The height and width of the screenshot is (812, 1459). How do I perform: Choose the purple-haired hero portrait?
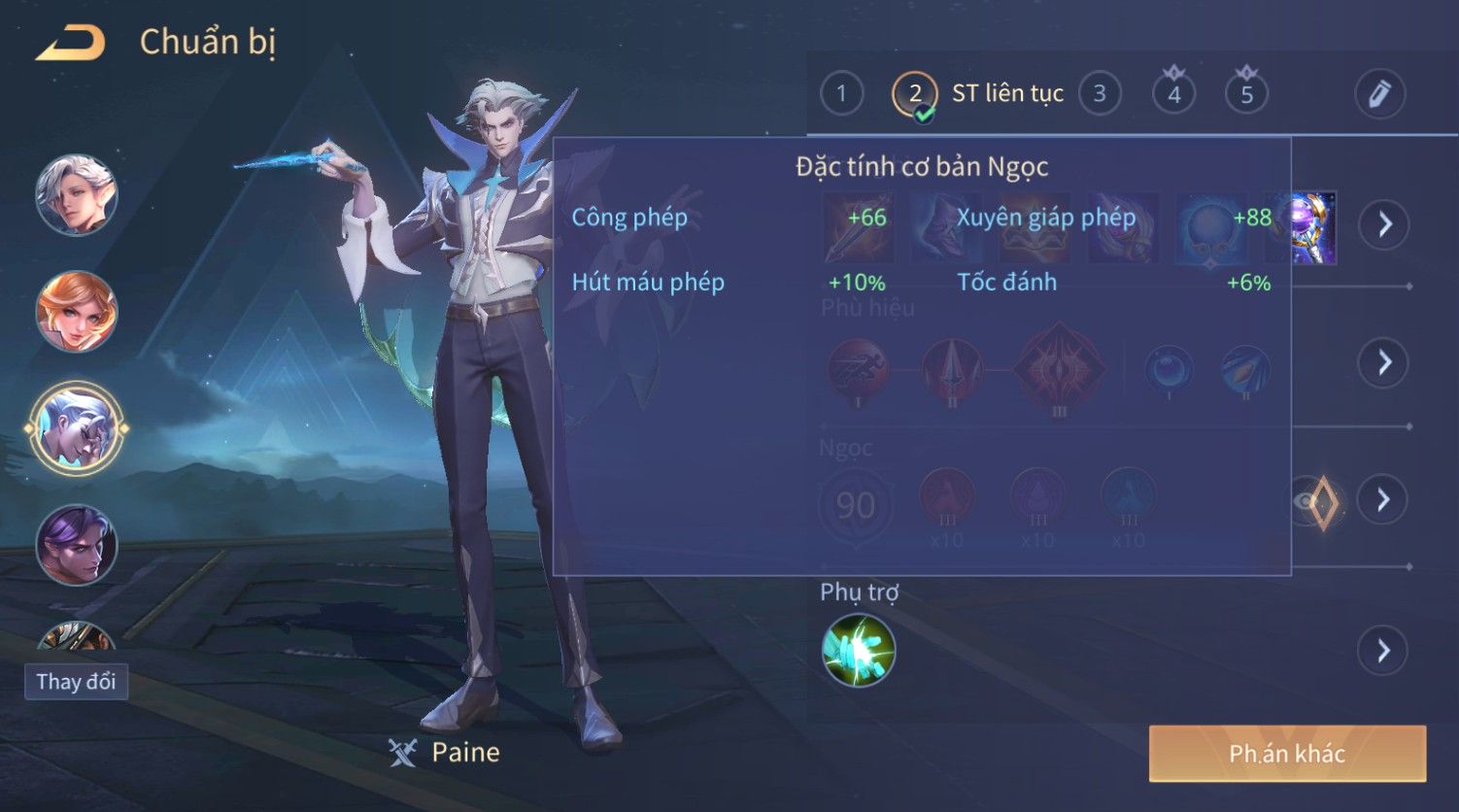[x=76, y=545]
